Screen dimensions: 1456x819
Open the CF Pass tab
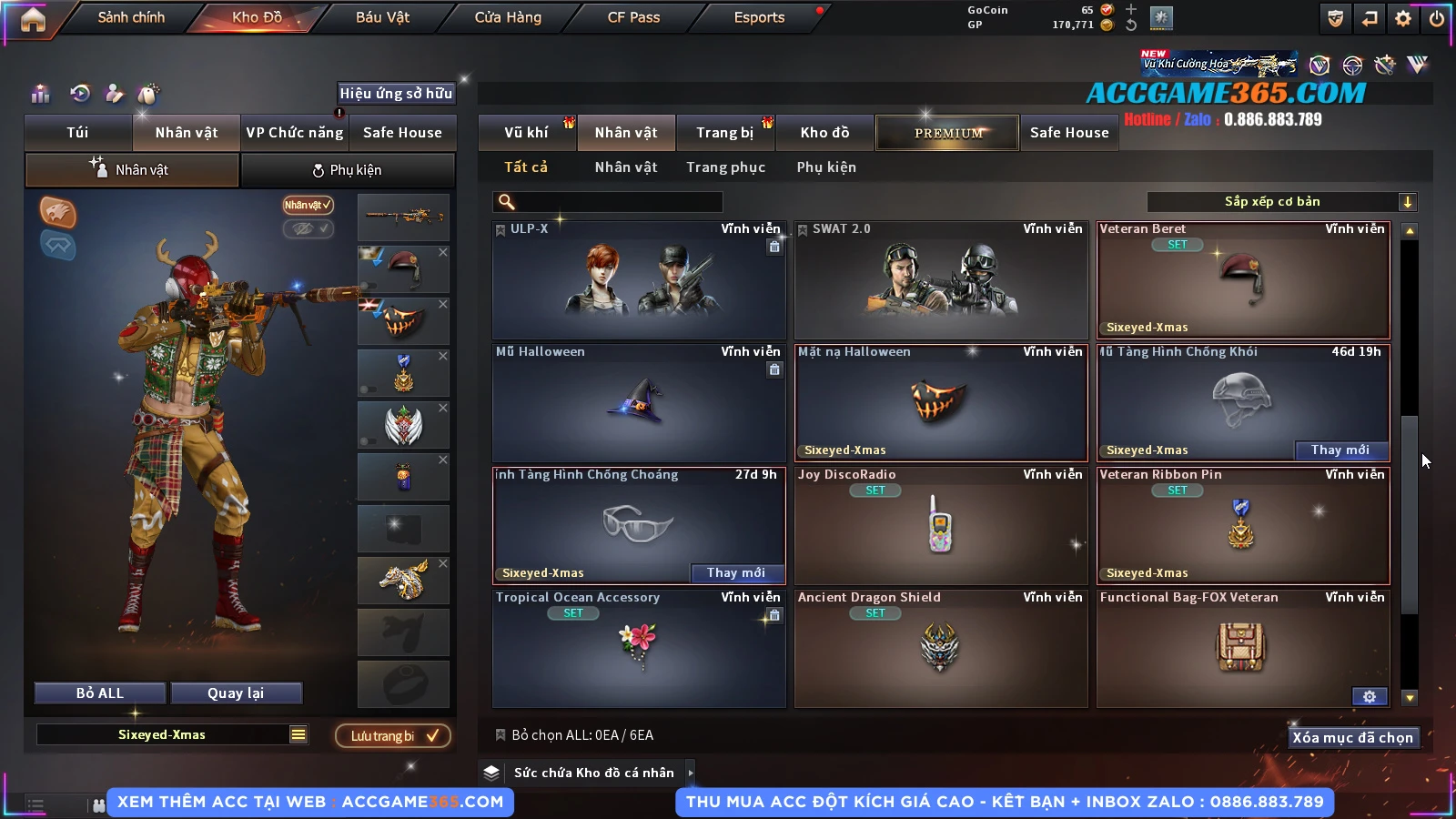pos(633,17)
